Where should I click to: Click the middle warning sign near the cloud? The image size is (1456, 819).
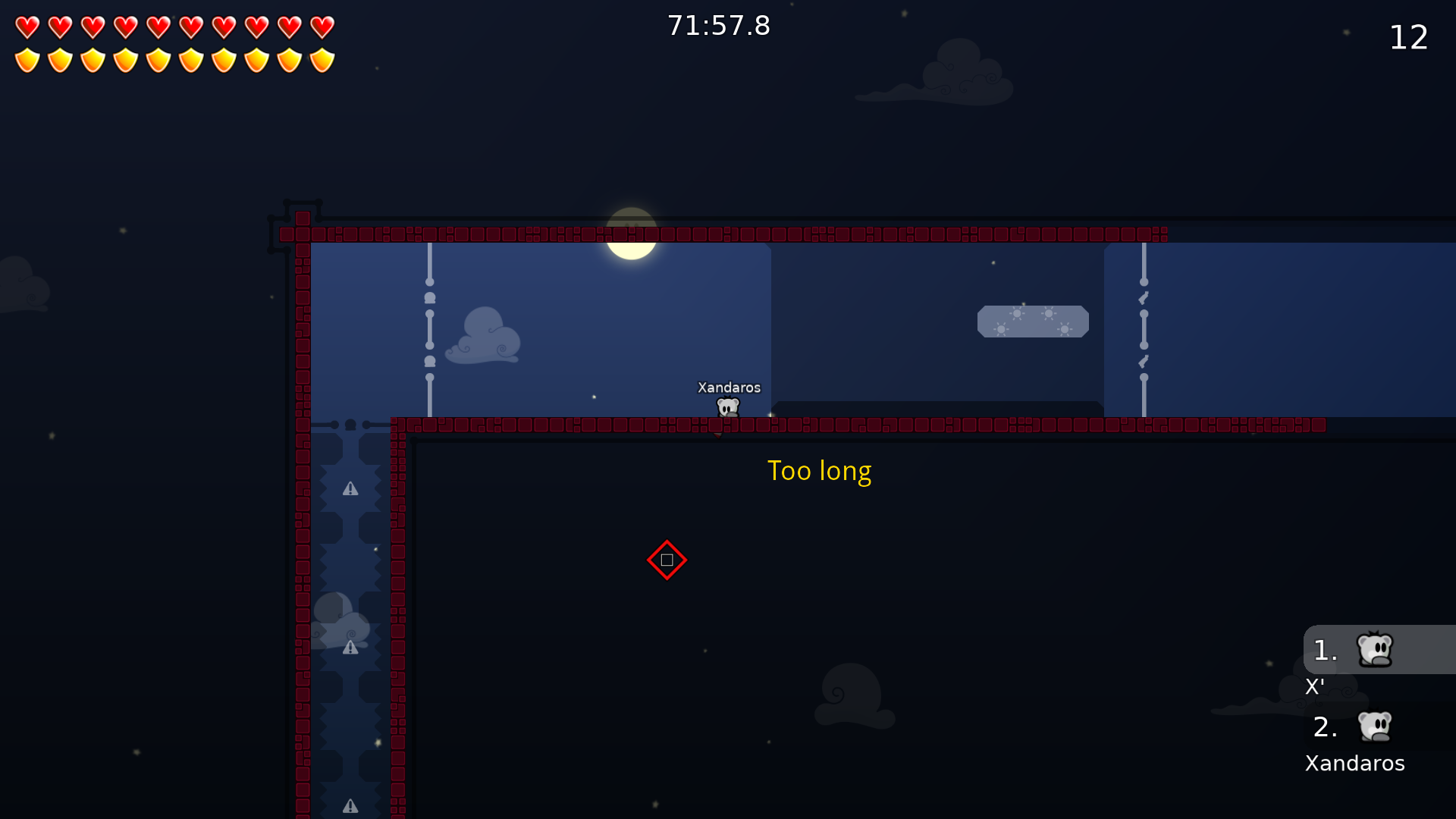[x=350, y=648]
